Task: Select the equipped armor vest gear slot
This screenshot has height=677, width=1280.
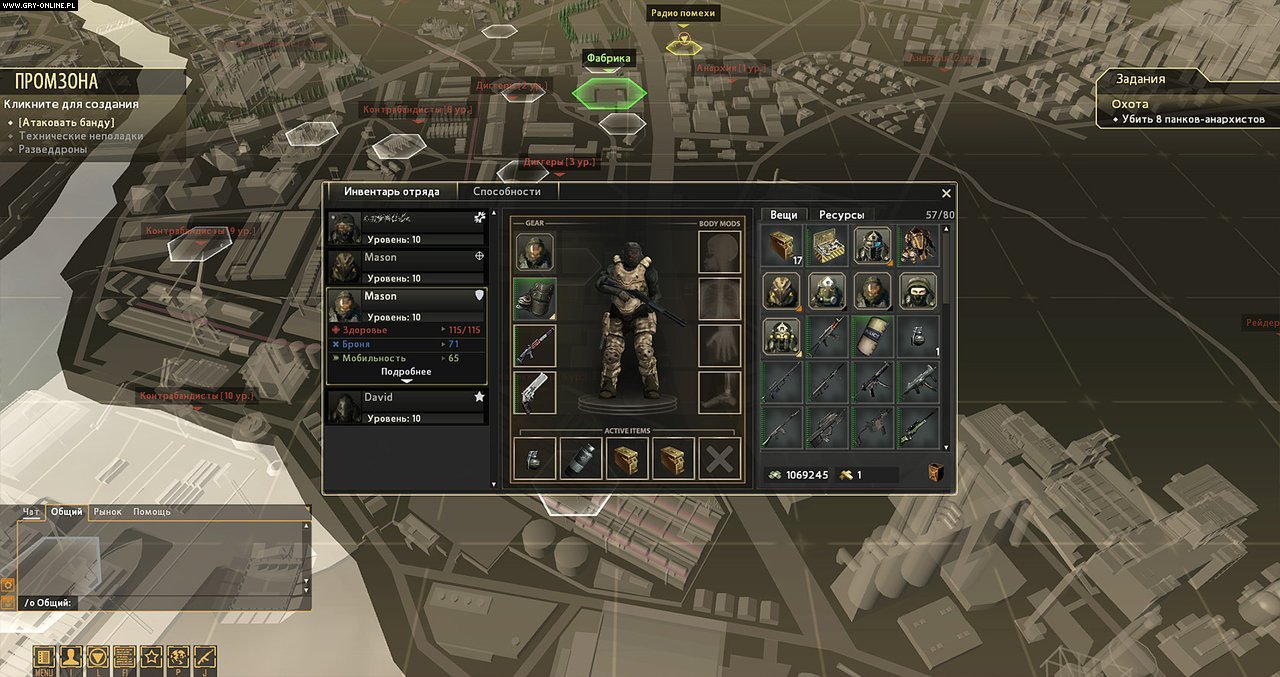Action: coord(535,298)
